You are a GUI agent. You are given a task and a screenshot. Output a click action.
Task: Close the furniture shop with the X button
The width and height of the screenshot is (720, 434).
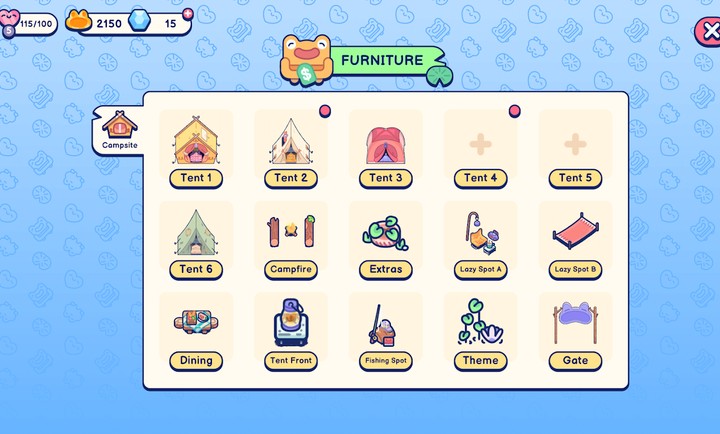707,31
